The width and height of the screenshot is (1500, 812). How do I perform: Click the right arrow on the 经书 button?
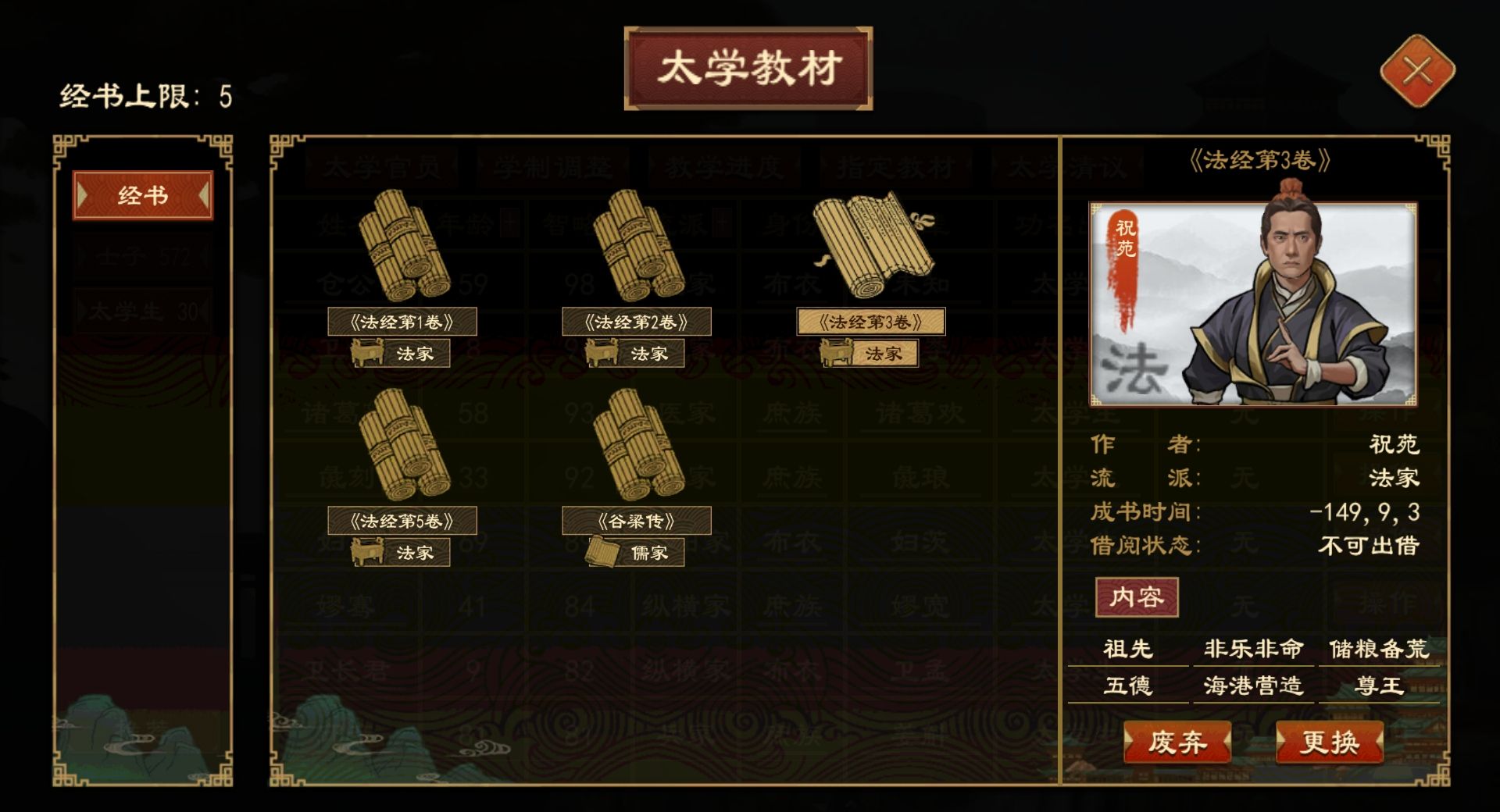205,195
